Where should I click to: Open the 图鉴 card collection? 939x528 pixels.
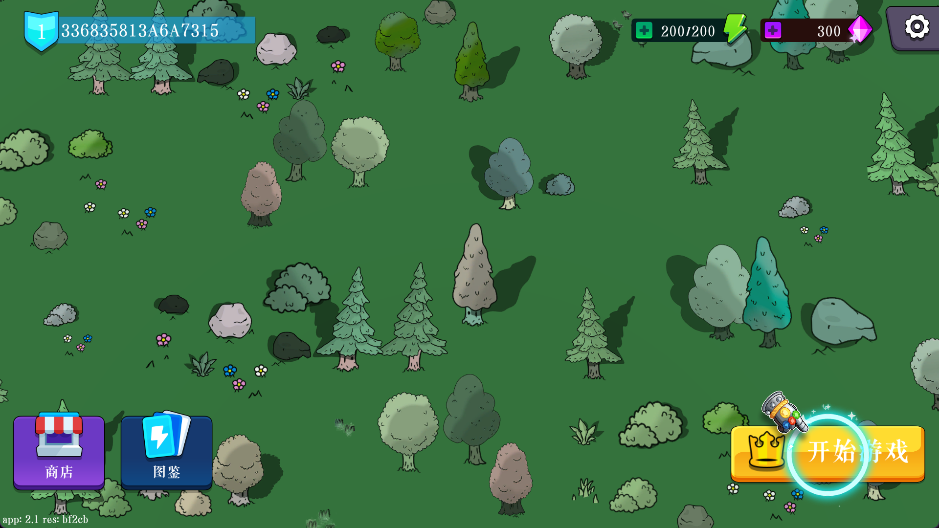point(166,451)
